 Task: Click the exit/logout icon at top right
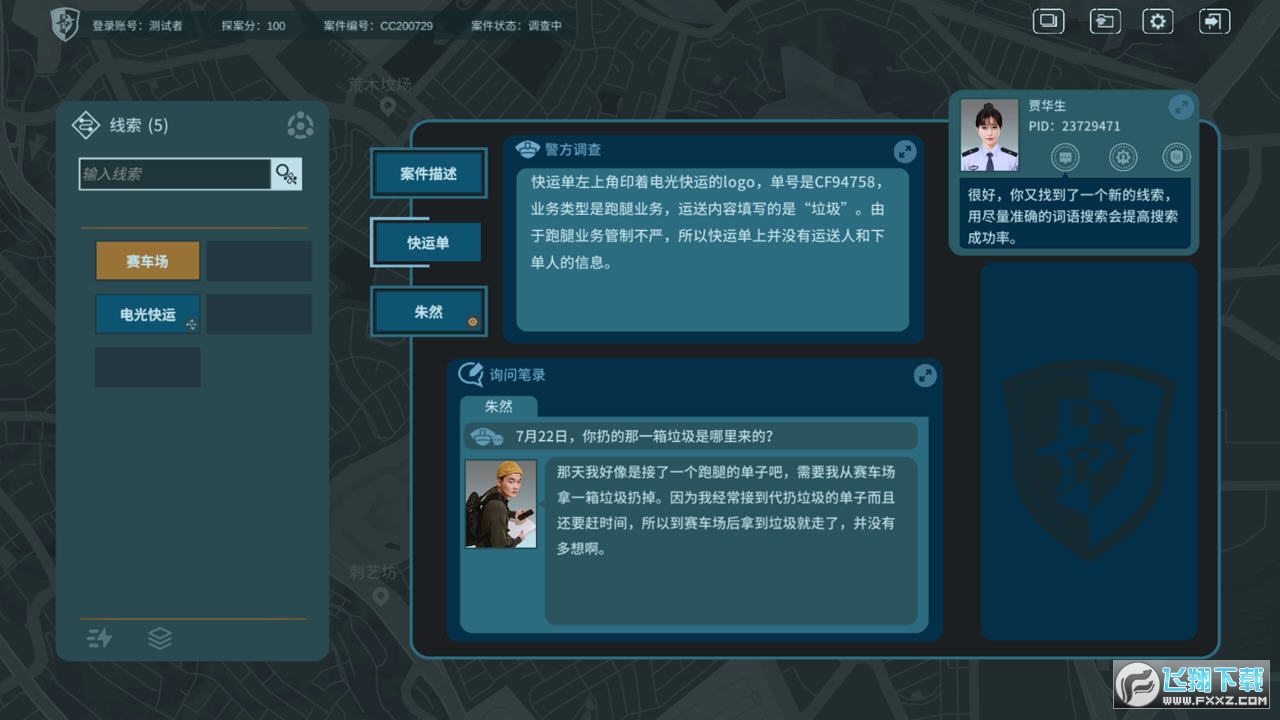coord(1213,20)
